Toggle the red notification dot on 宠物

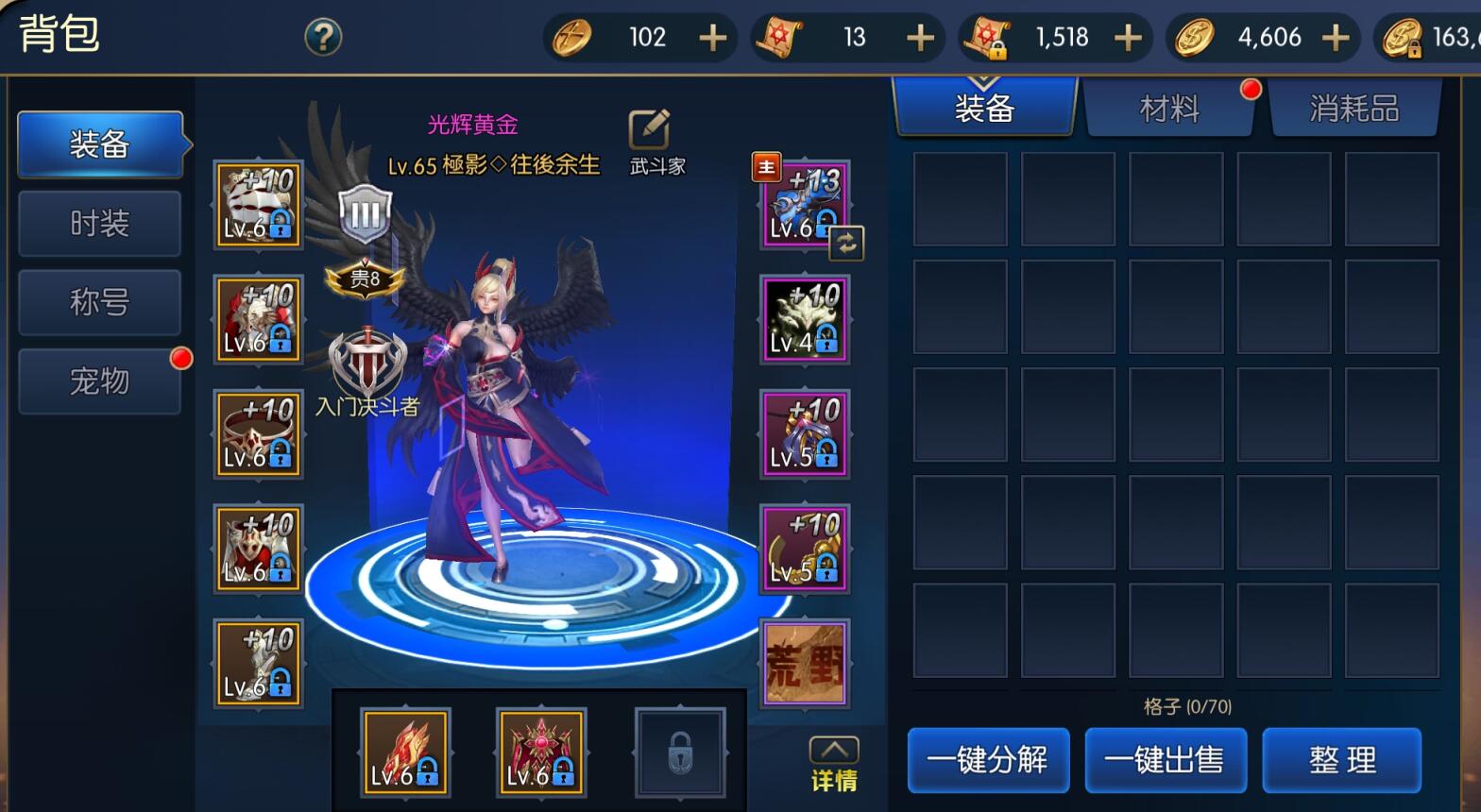click(181, 359)
